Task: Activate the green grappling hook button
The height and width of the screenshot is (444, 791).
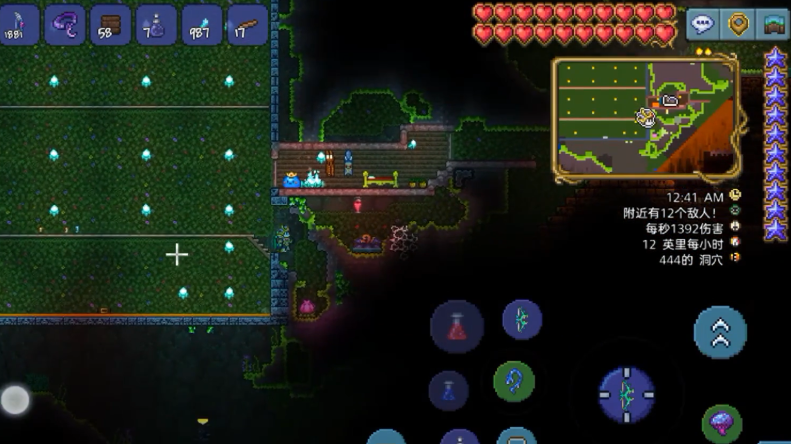Action: (x=514, y=381)
